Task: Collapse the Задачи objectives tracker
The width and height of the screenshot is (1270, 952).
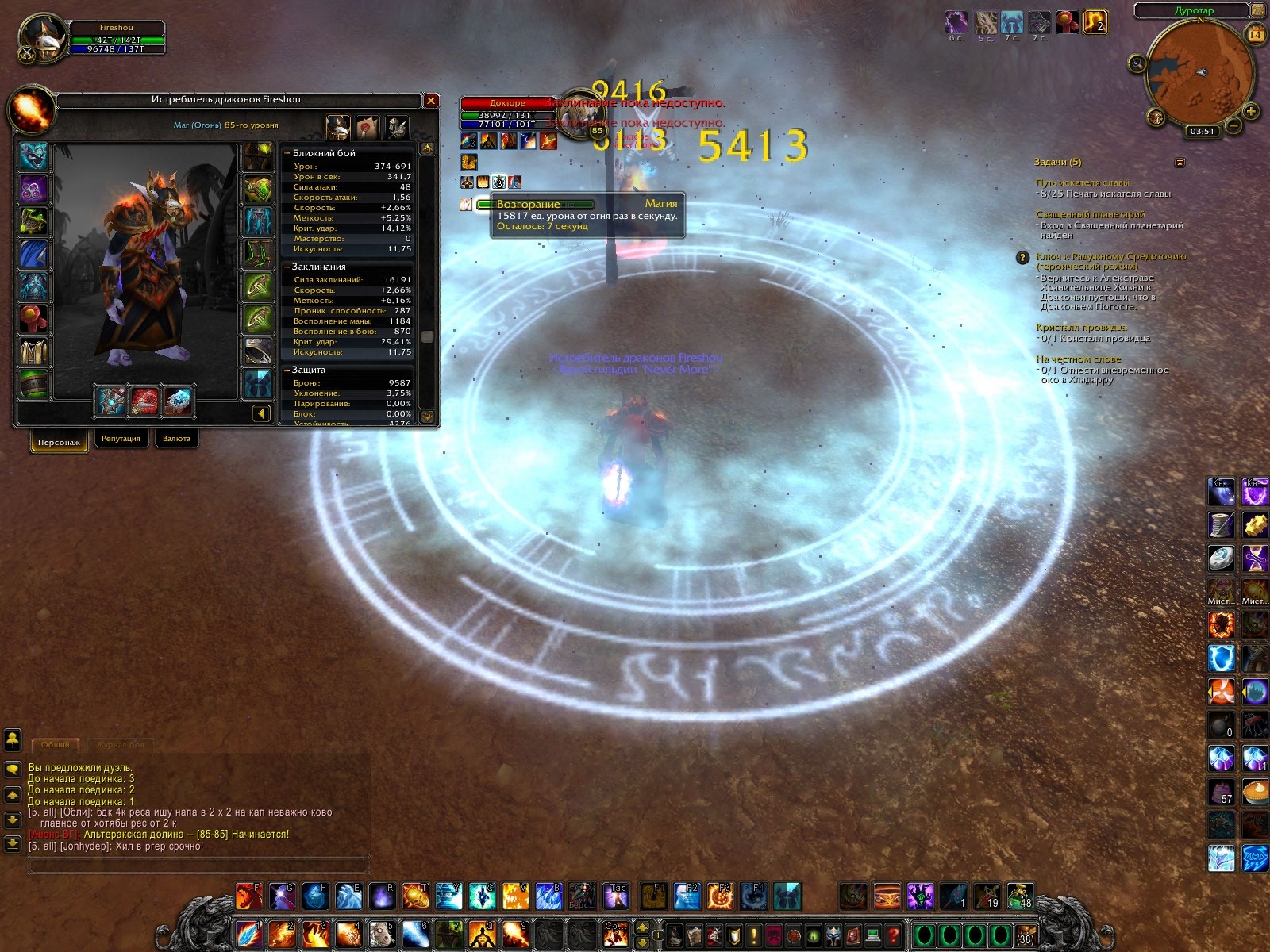Action: [x=1180, y=163]
